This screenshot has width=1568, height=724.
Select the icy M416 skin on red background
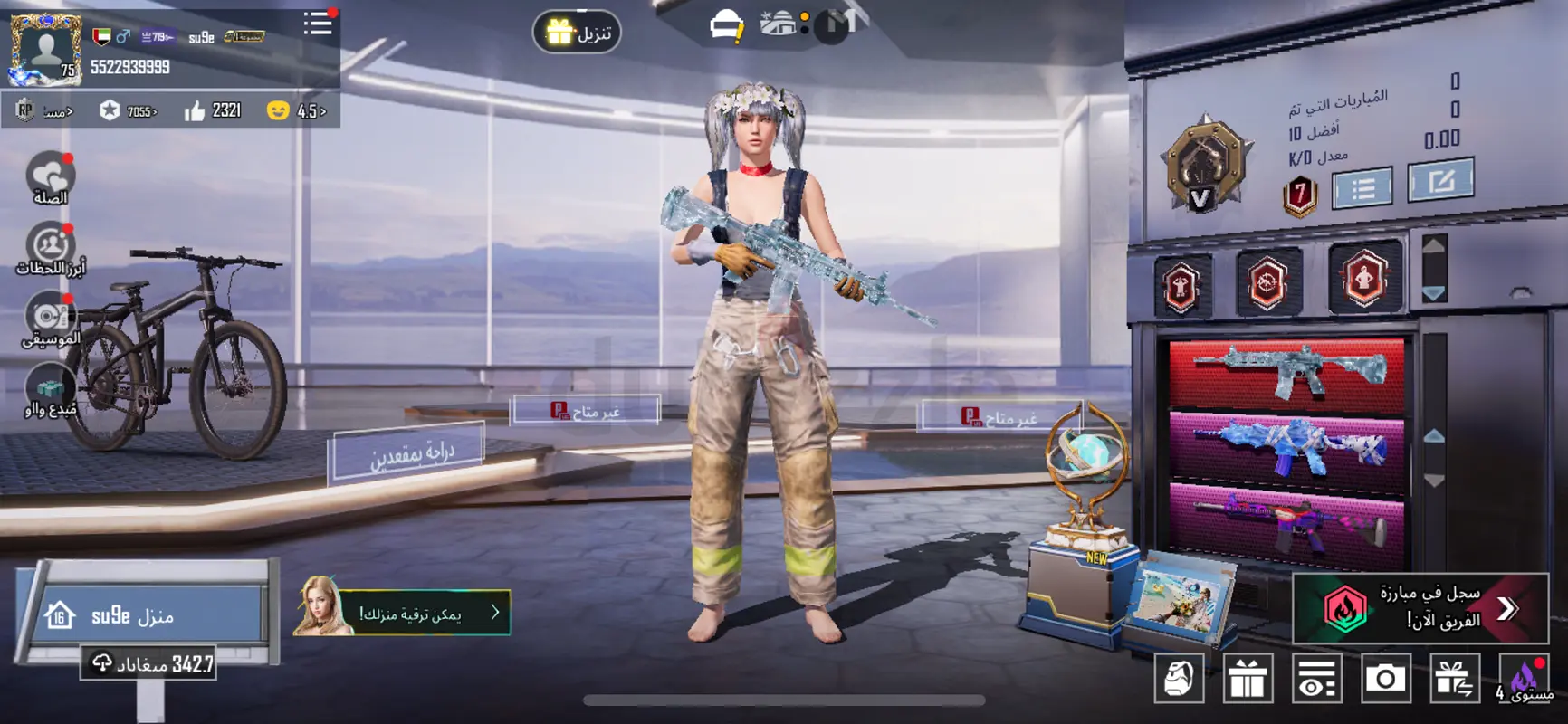click(x=1286, y=373)
